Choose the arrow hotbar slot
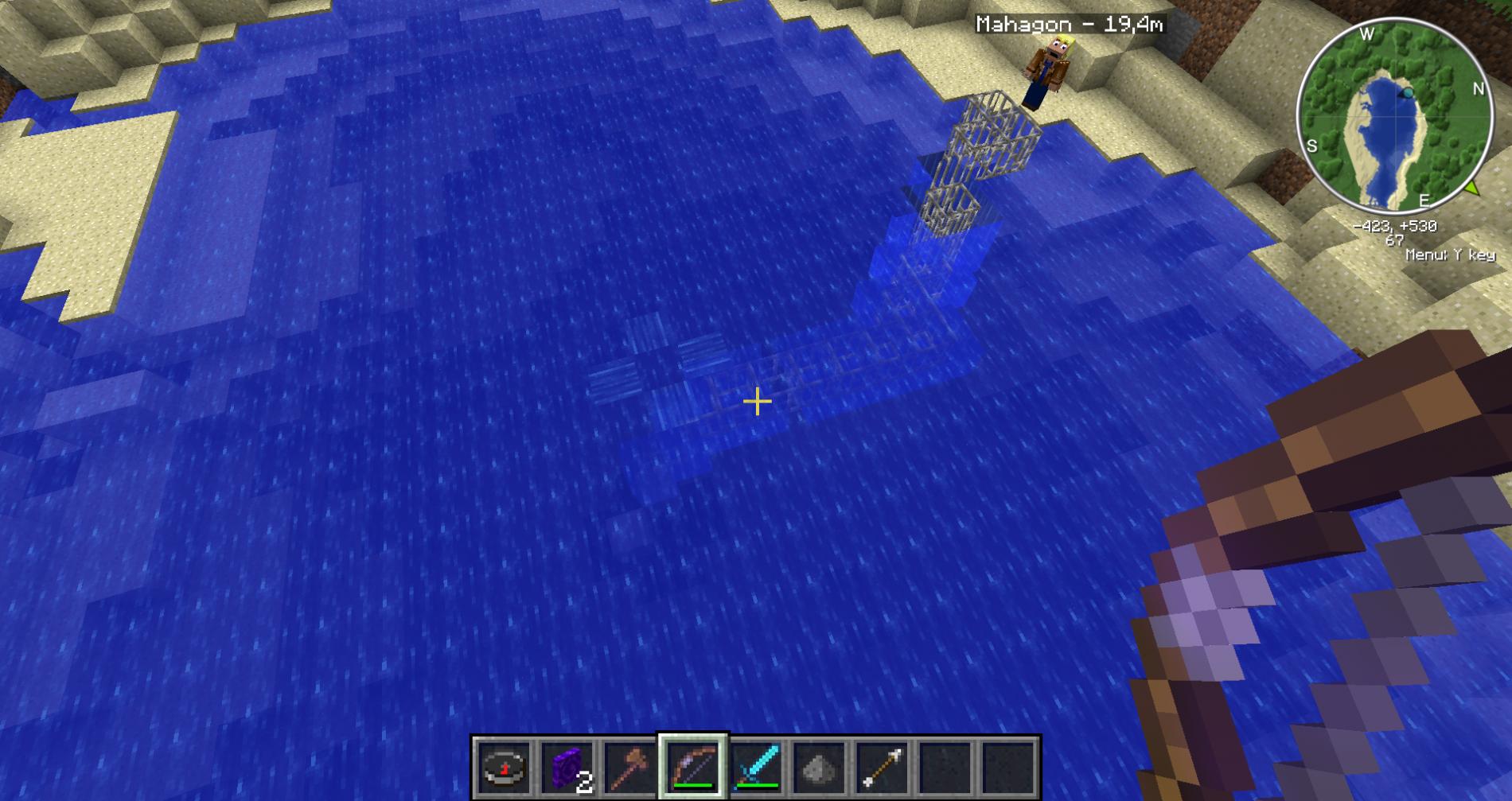Image resolution: width=1512 pixels, height=801 pixels. click(883, 768)
